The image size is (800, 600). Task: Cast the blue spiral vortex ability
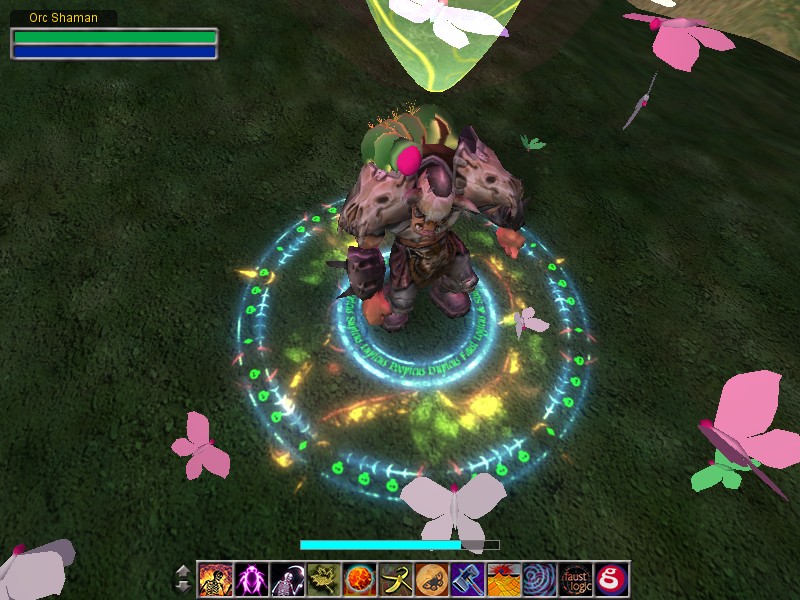point(540,579)
